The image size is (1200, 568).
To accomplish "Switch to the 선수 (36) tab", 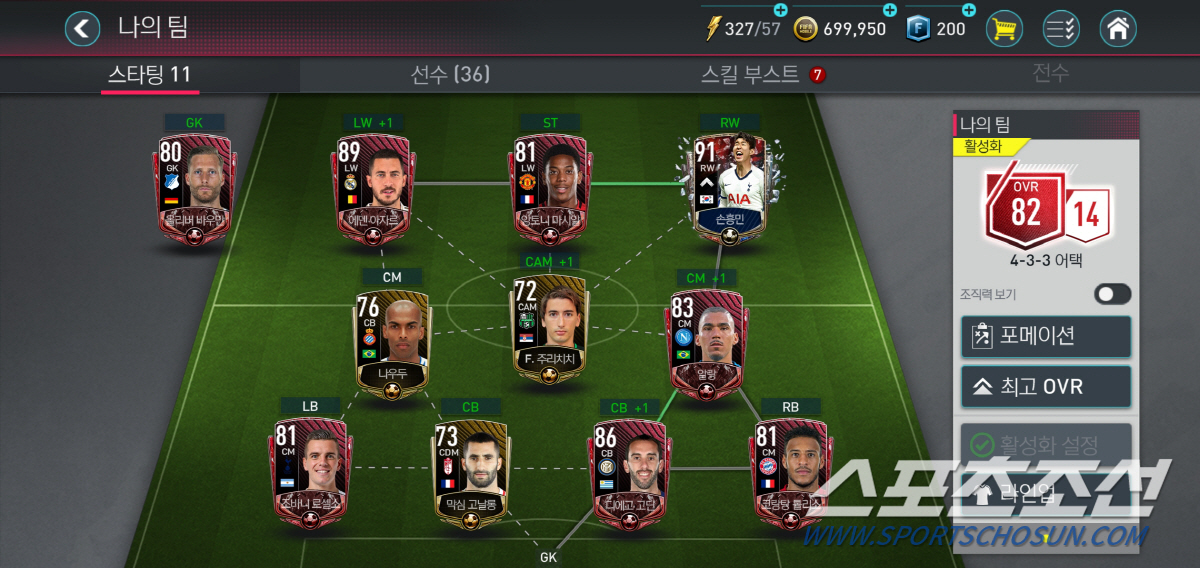I will coord(450,74).
